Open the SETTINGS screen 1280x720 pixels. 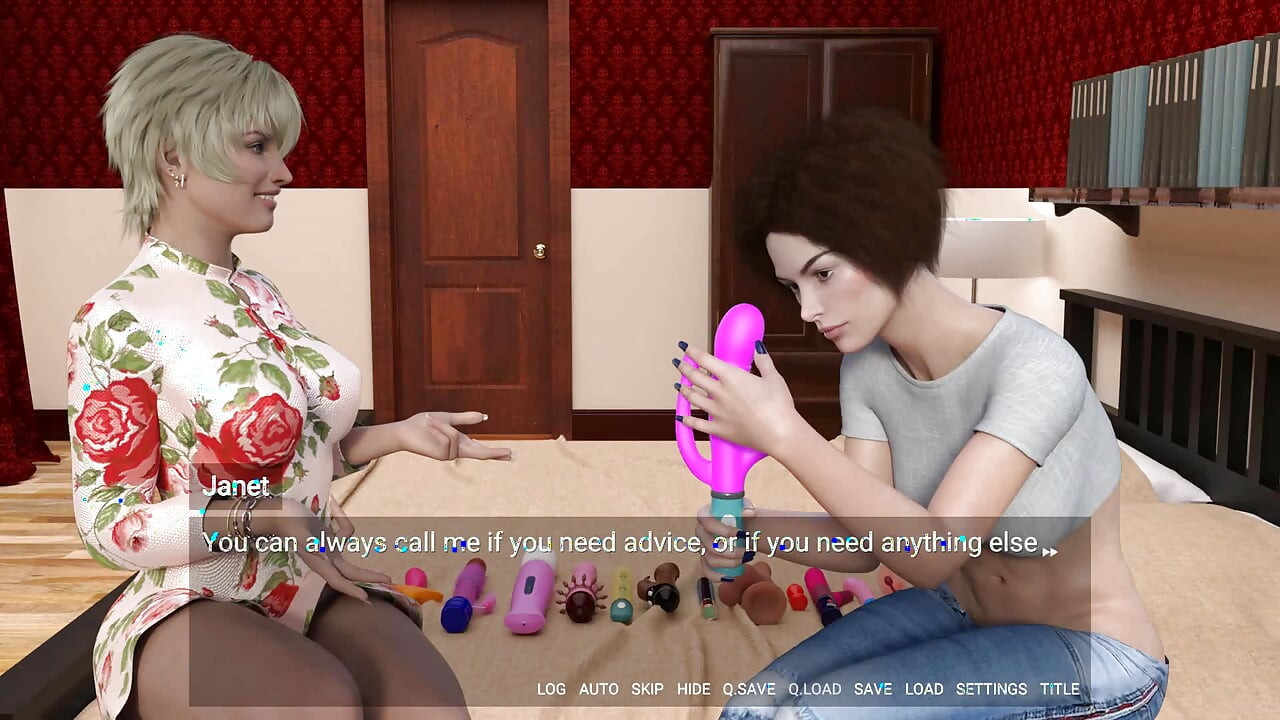pos(991,689)
